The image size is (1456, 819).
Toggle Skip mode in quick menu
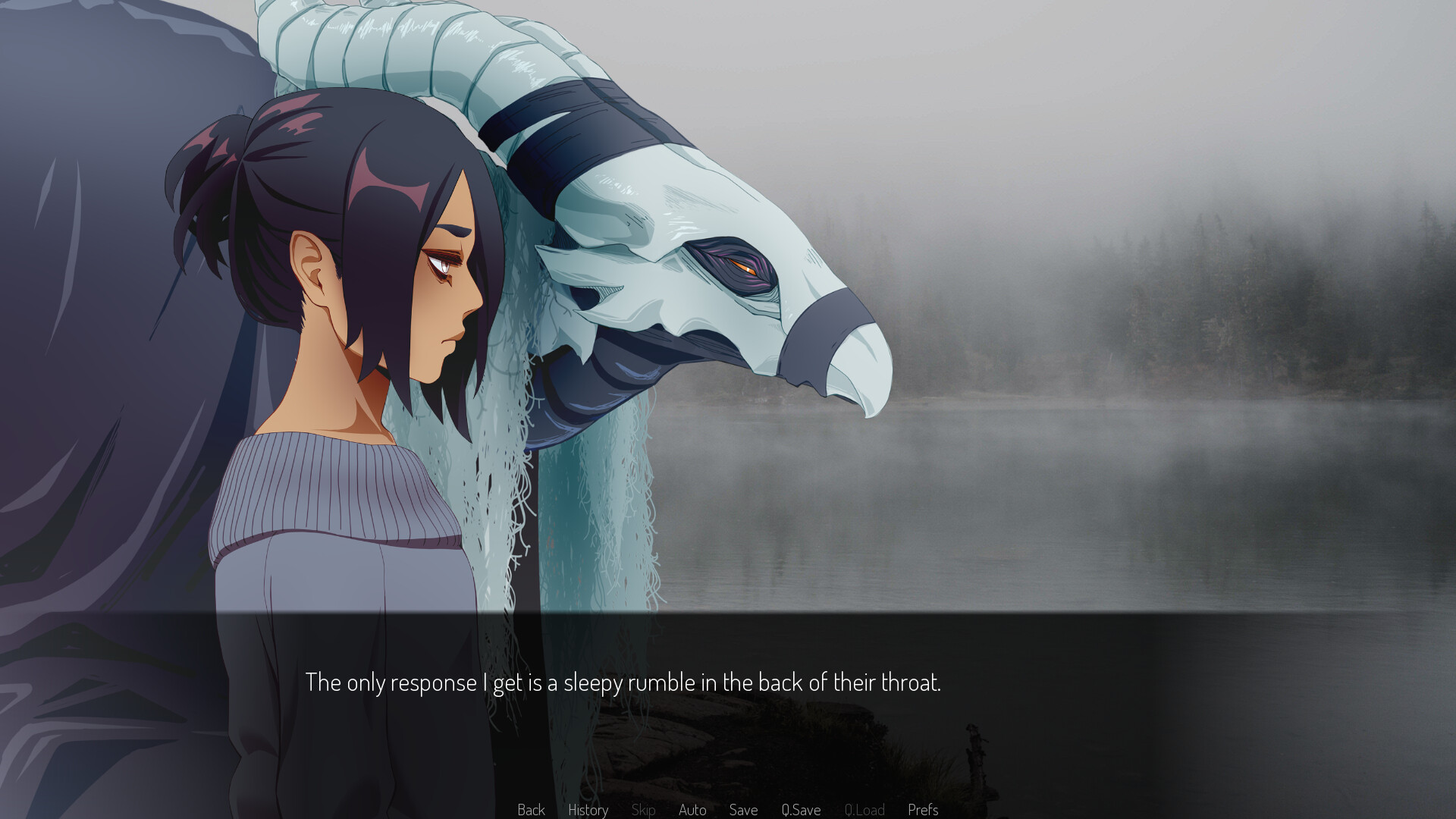[x=643, y=810]
